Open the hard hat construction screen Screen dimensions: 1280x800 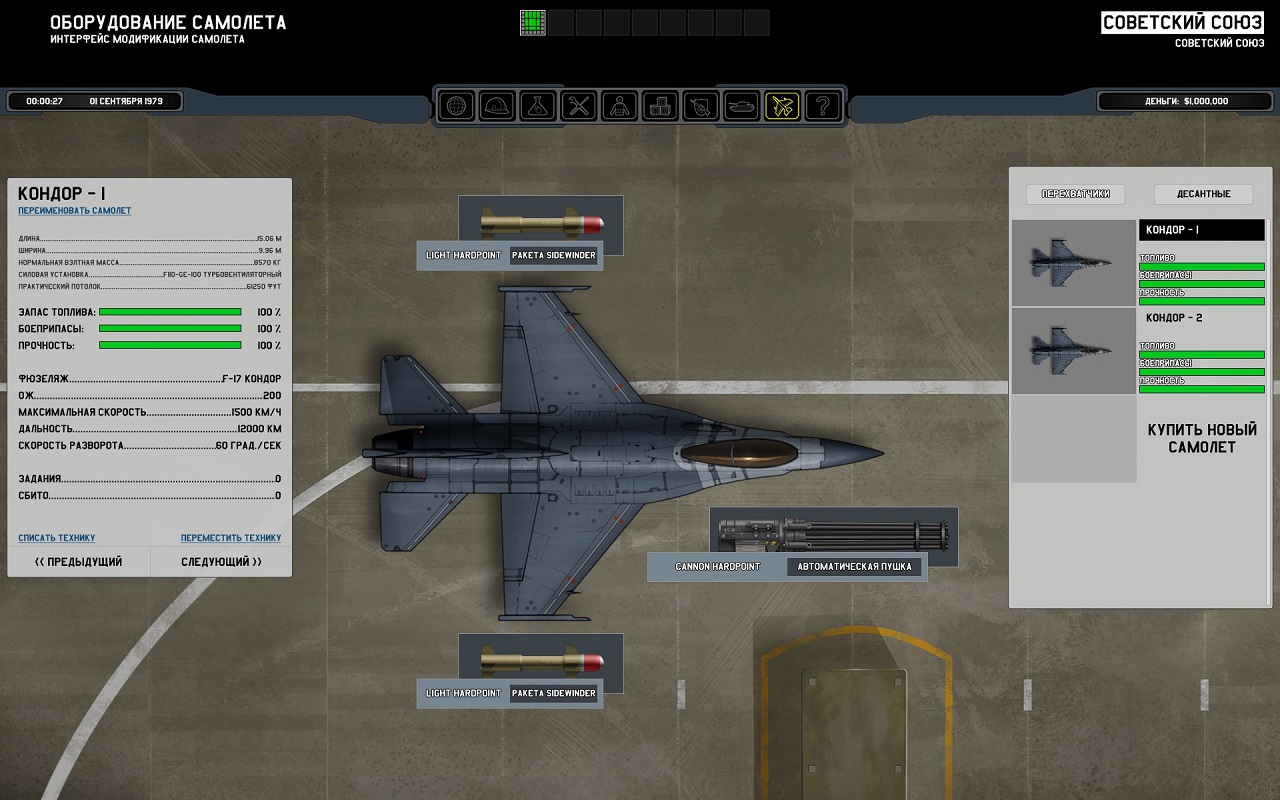(x=497, y=105)
